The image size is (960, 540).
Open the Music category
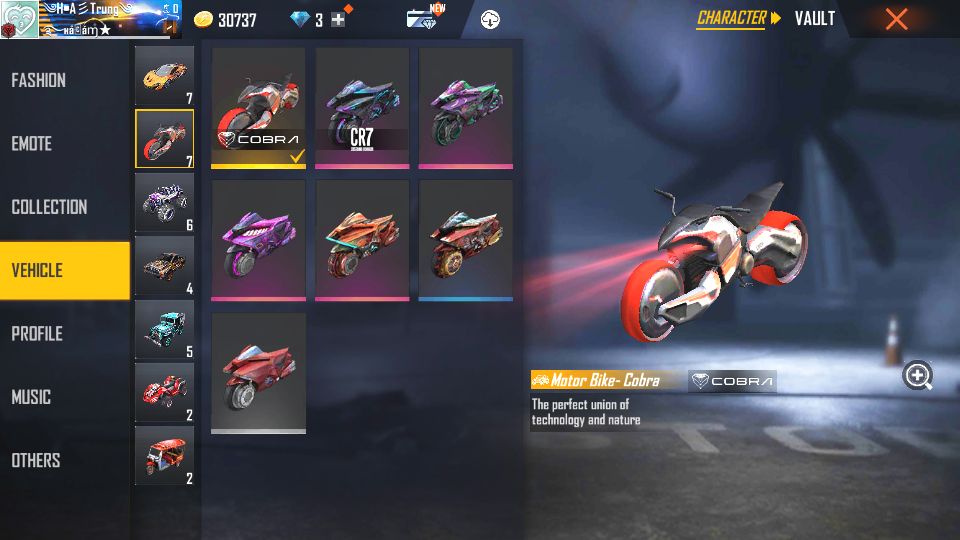pyautogui.click(x=32, y=397)
